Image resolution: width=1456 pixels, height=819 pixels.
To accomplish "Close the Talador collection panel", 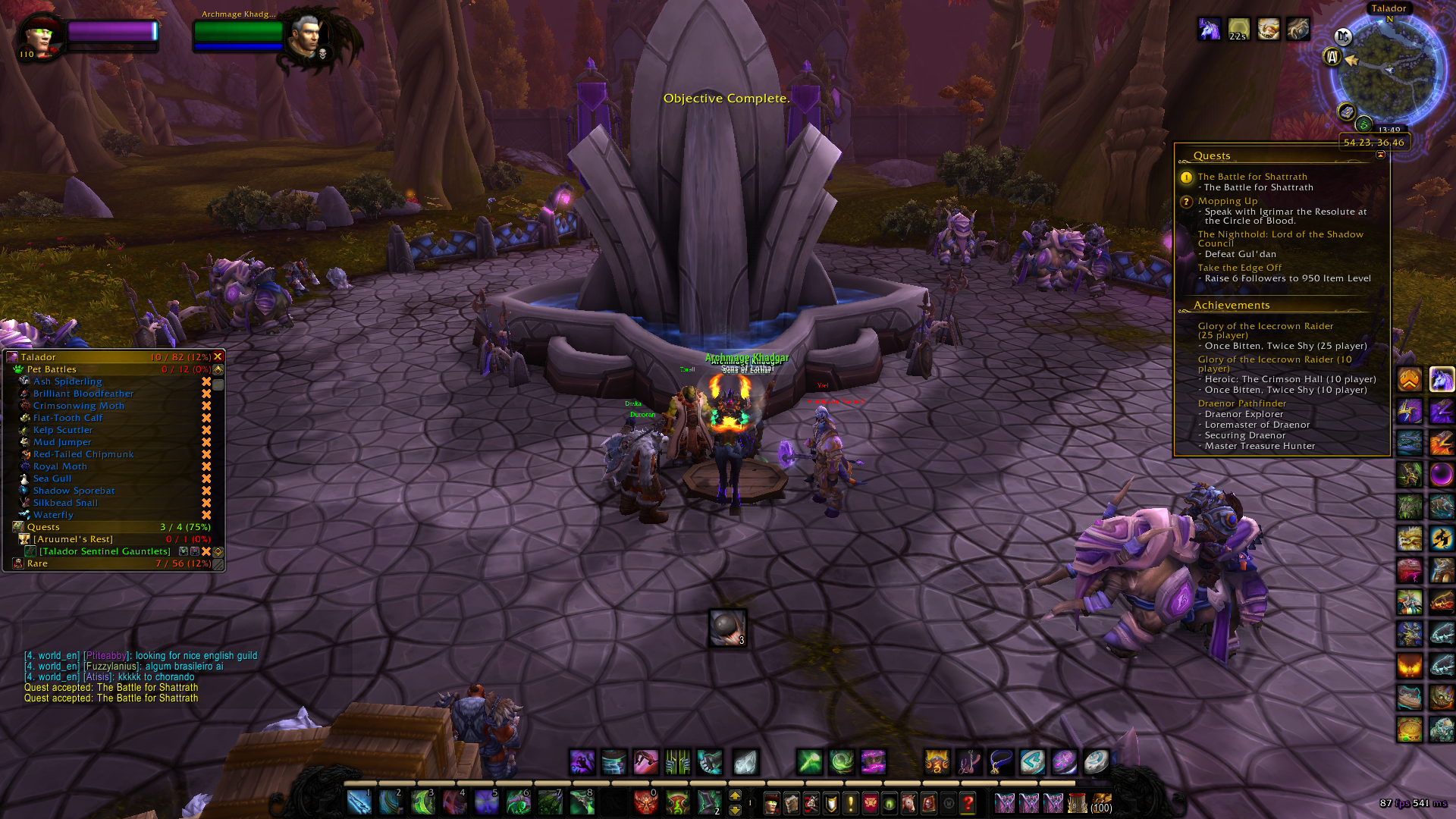I will pyautogui.click(x=218, y=356).
